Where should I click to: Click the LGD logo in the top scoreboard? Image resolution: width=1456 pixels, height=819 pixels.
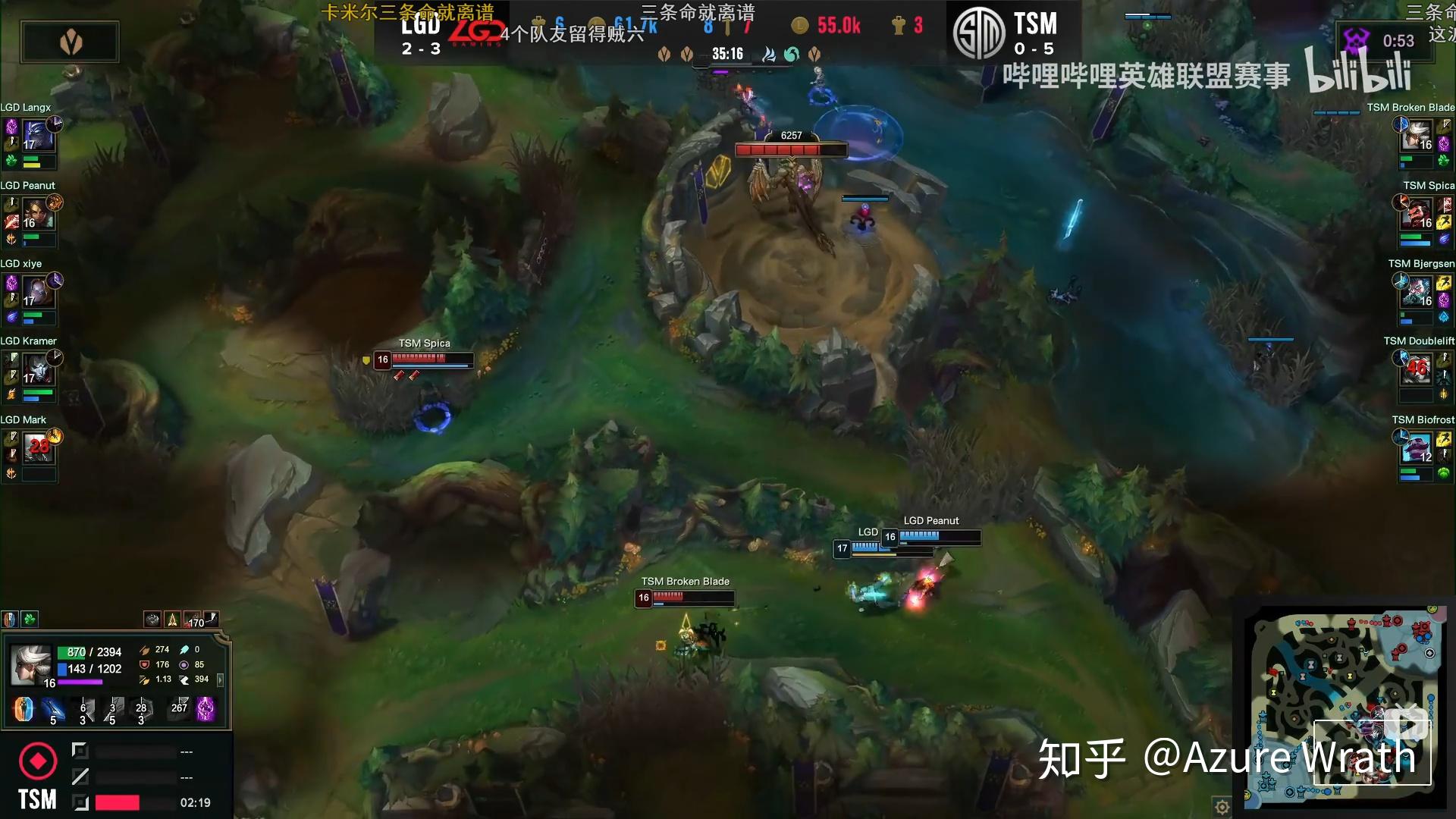(x=477, y=30)
